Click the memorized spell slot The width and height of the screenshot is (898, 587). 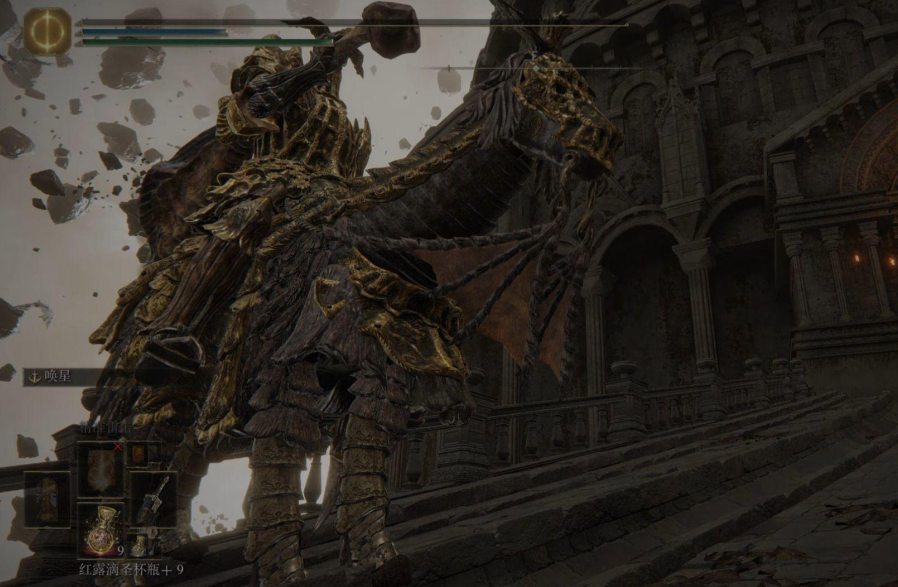tap(101, 467)
